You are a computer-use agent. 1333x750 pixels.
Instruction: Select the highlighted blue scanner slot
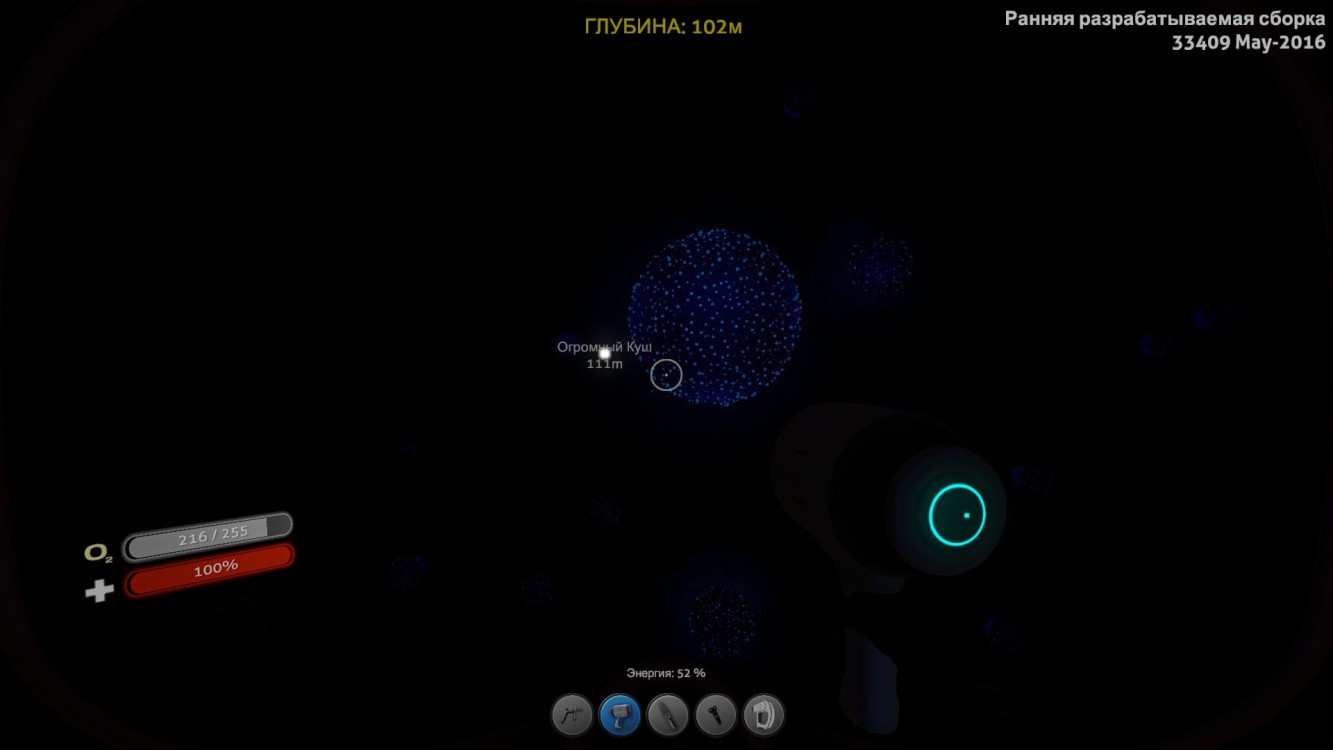coord(619,715)
